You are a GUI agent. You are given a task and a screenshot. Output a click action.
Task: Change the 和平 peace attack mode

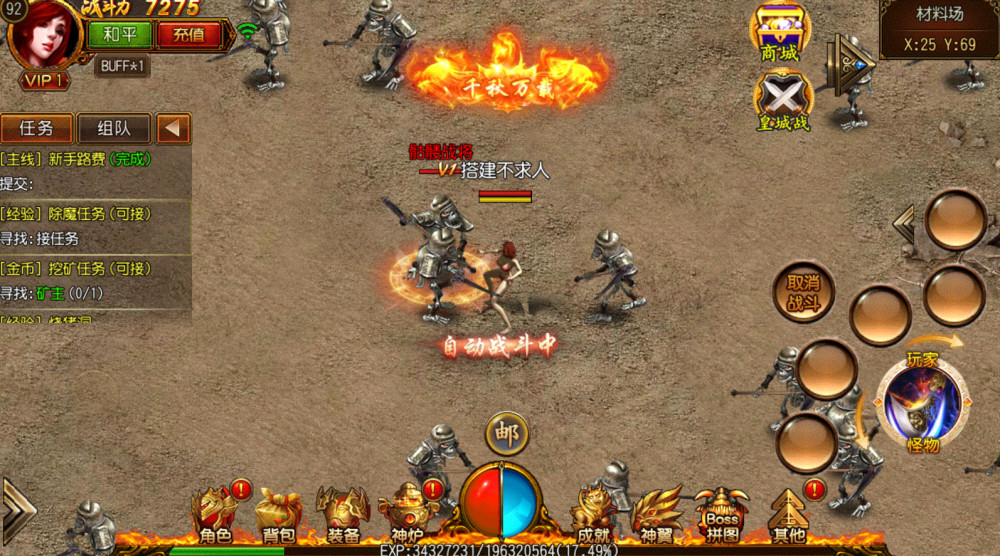pos(120,34)
